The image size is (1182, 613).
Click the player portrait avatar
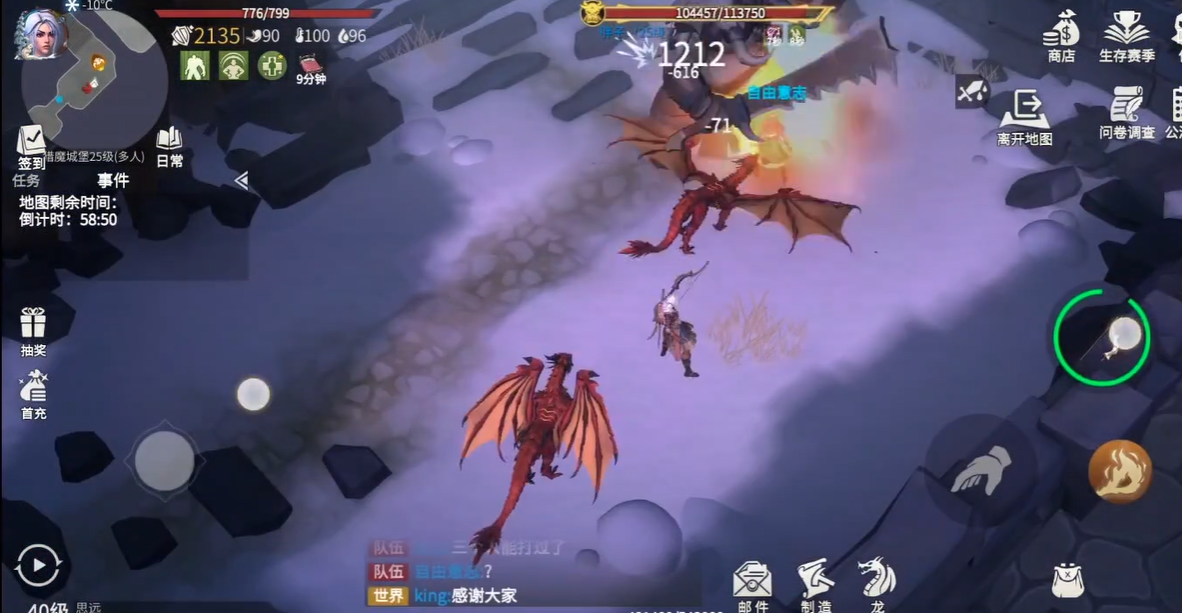42,34
